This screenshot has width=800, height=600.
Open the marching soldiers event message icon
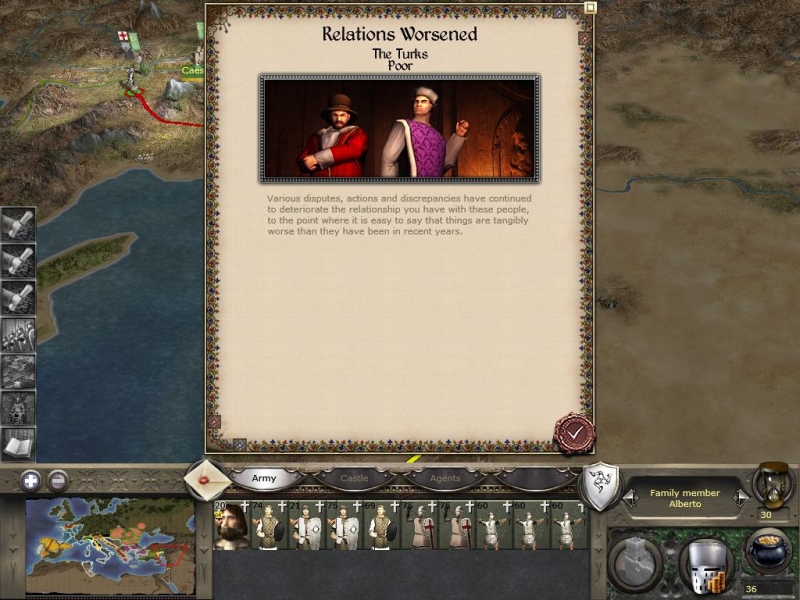(x=18, y=334)
